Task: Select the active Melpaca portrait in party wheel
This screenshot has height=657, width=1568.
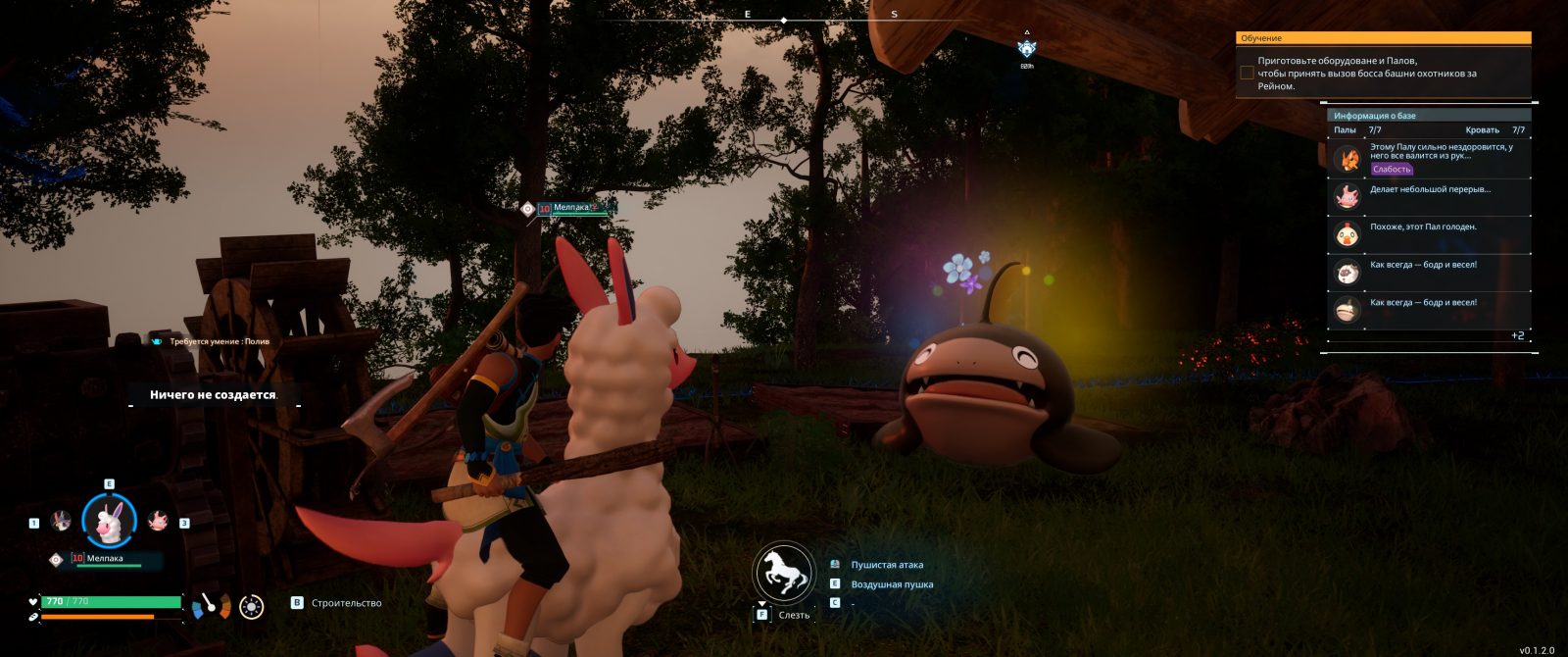Action: (109, 521)
